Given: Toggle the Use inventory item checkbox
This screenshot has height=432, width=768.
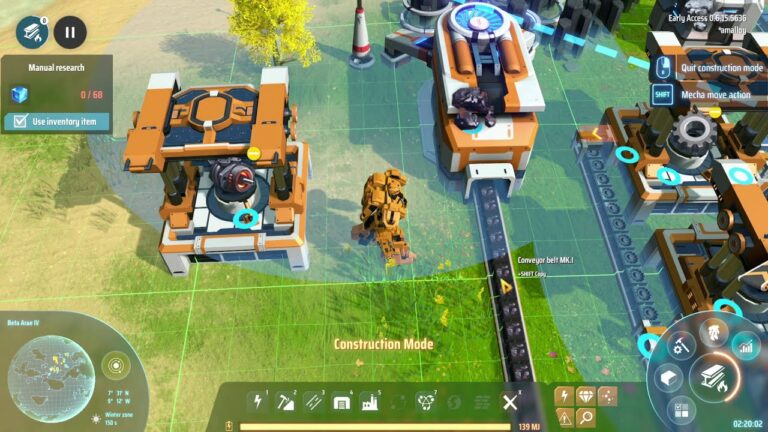Looking at the screenshot, I should pyautogui.click(x=16, y=122).
